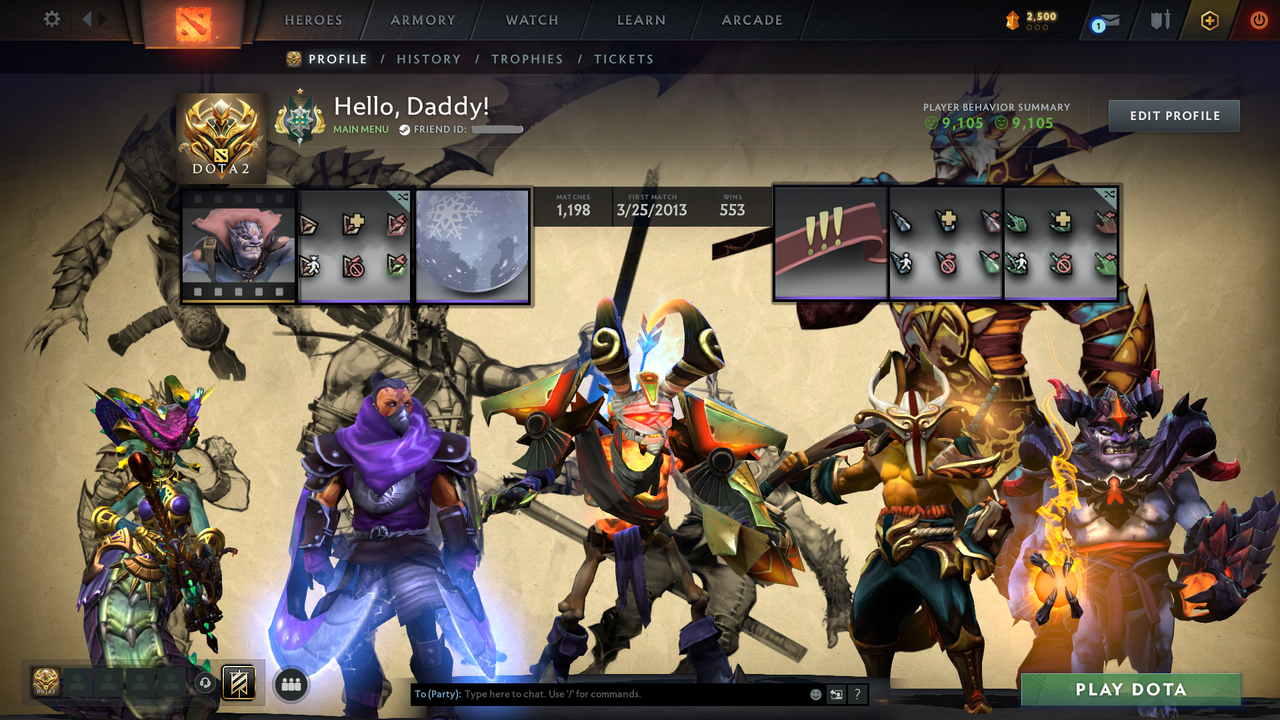The width and height of the screenshot is (1280, 720).
Task: Quit the game with the power button
Action: [1258, 20]
